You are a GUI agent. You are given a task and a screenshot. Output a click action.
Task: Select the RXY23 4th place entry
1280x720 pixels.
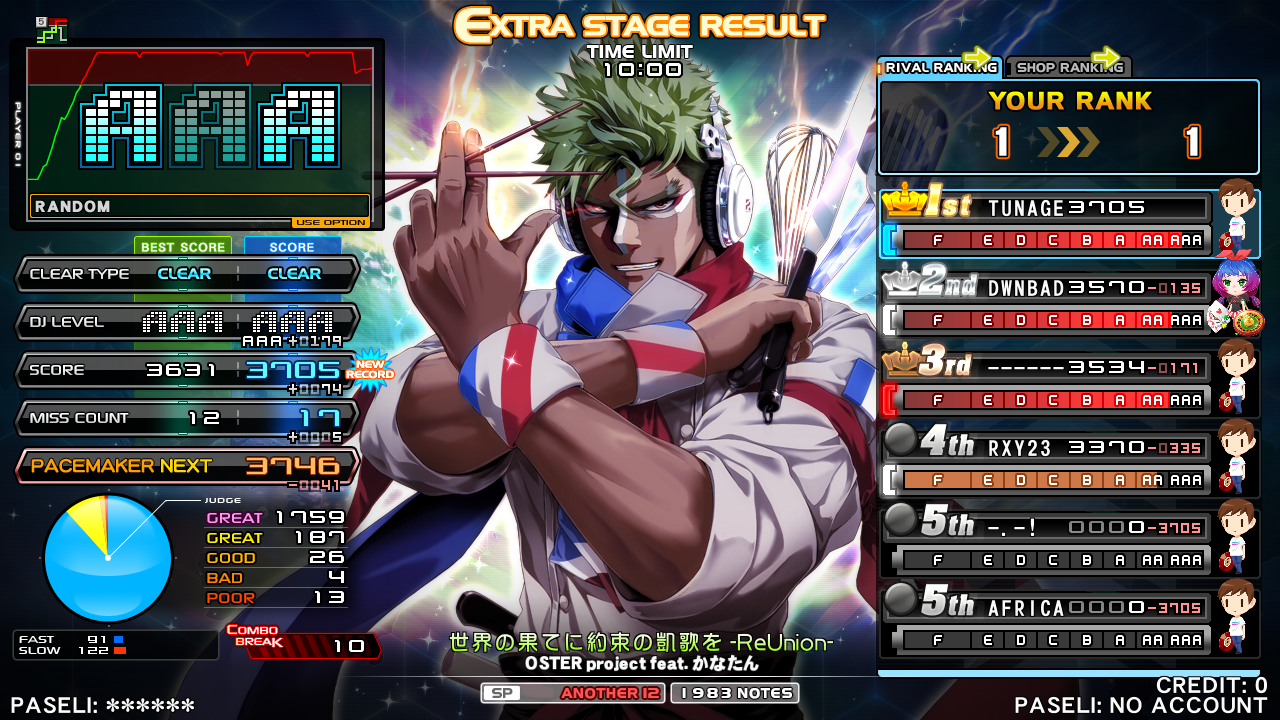pos(1045,463)
